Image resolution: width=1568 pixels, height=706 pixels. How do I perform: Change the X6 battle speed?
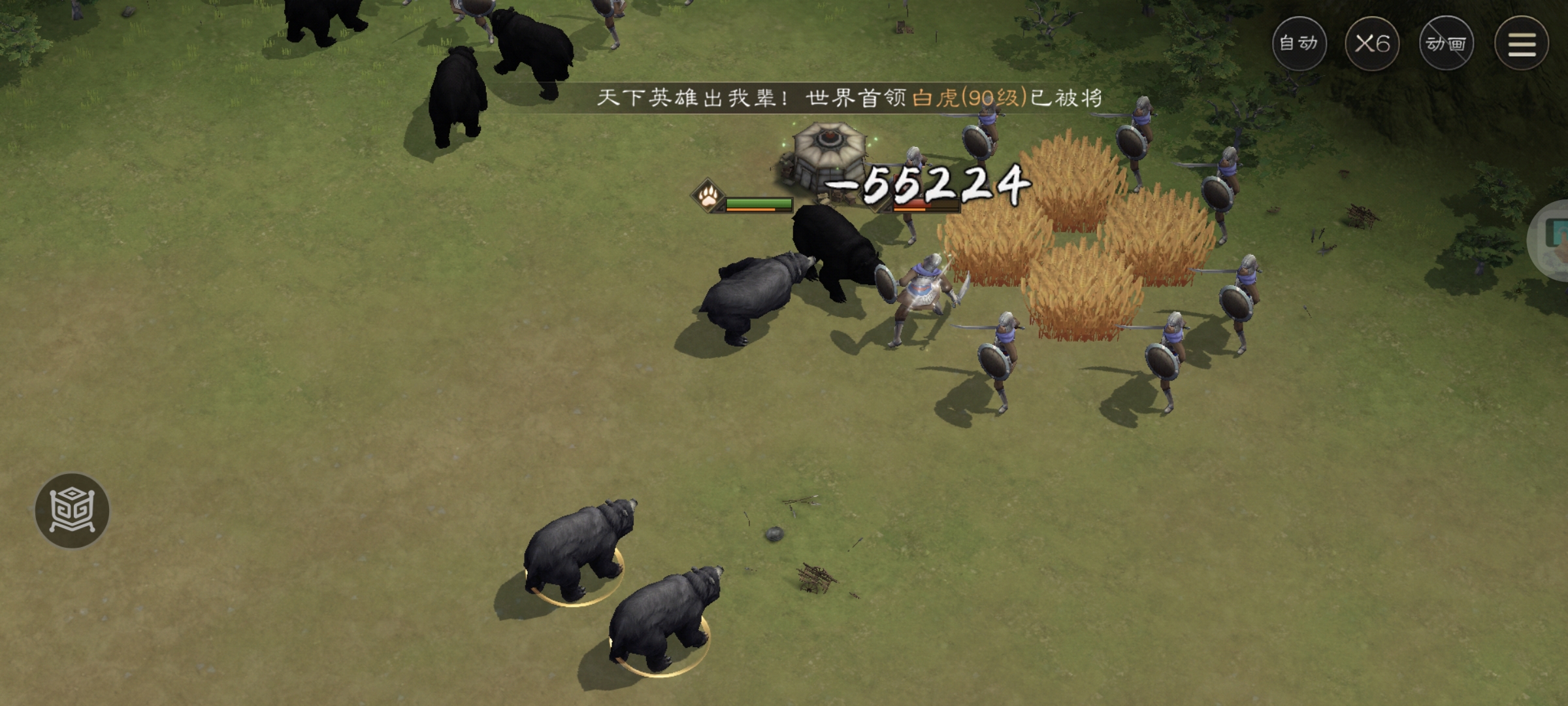1372,44
